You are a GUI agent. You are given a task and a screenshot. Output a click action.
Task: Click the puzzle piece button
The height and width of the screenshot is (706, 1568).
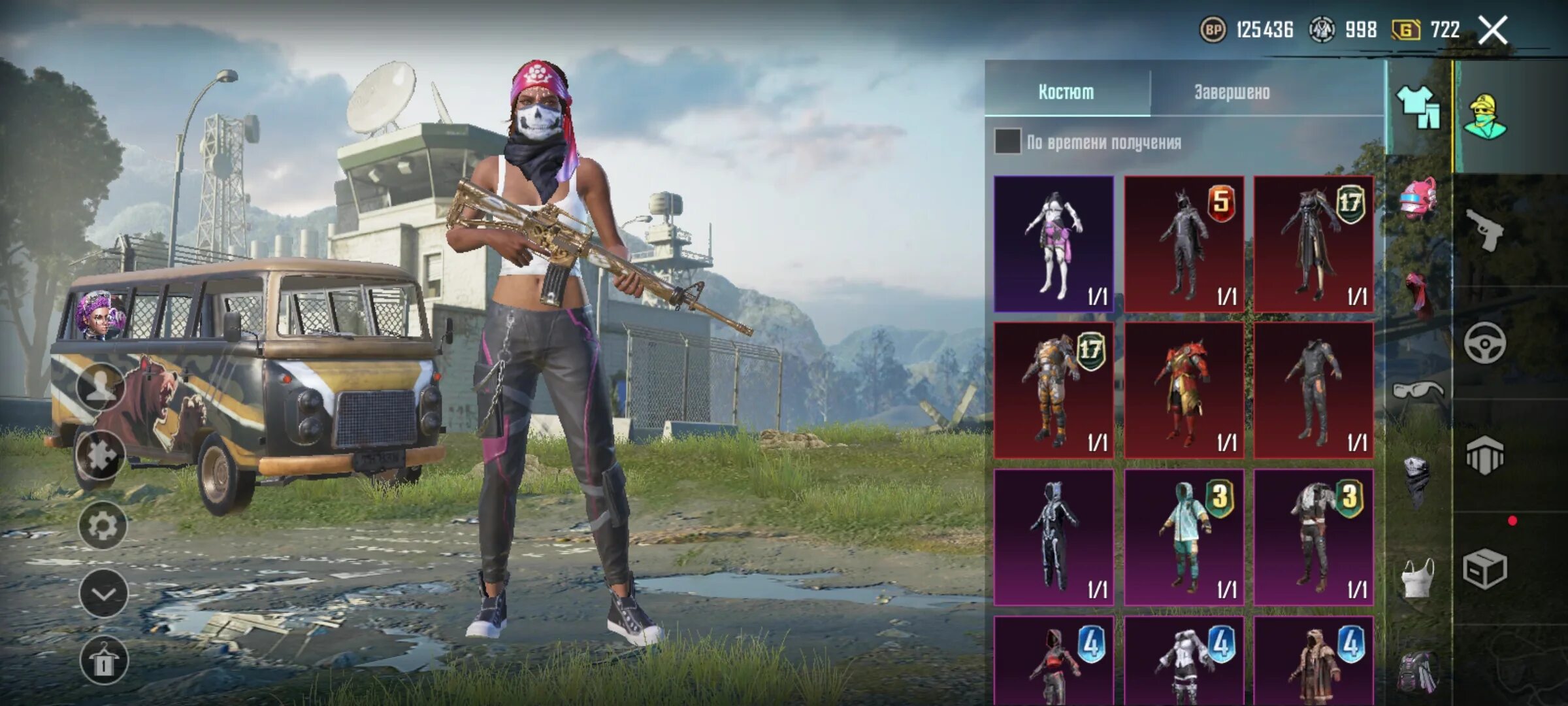pos(101,456)
